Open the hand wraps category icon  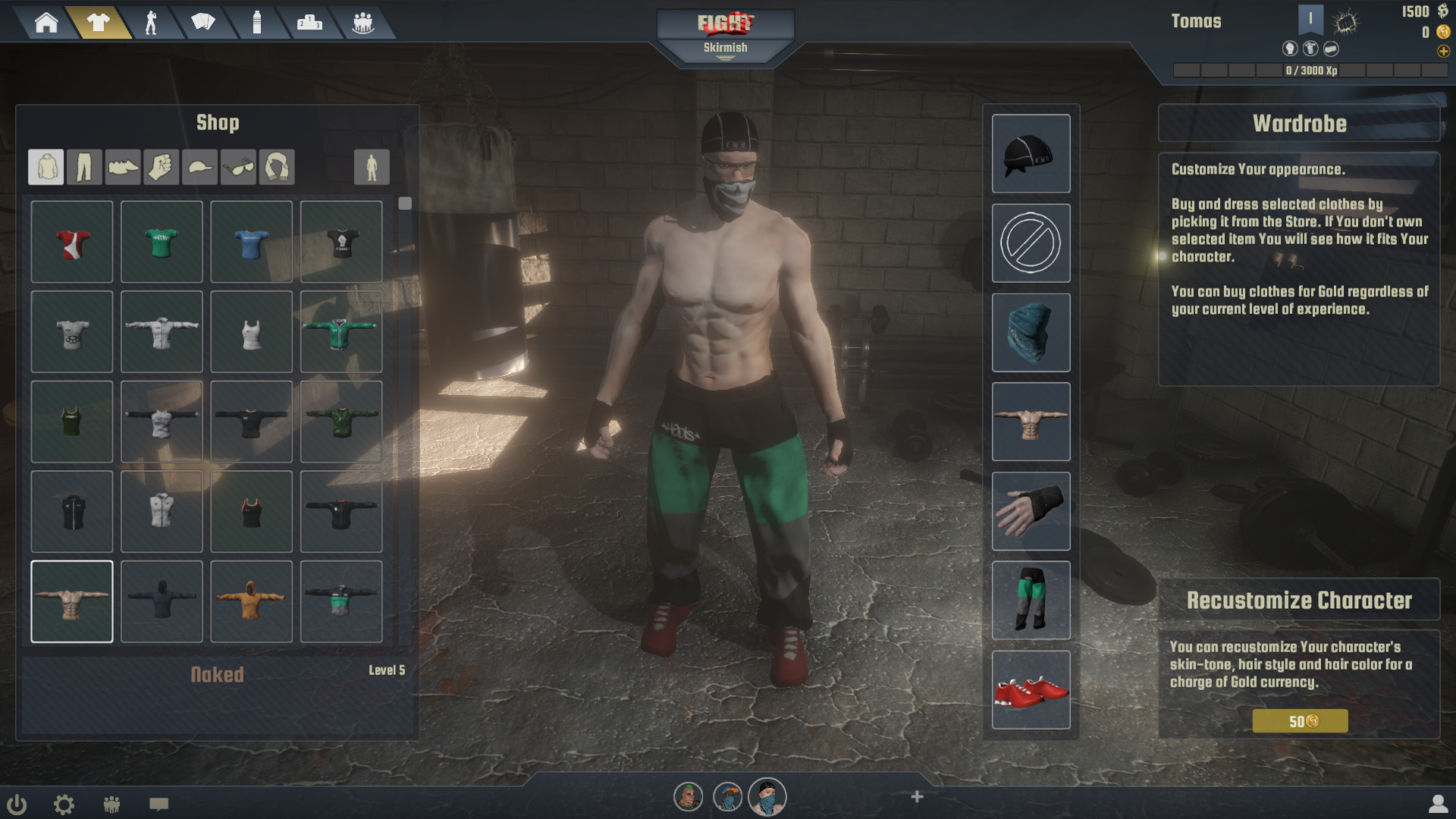point(162,167)
